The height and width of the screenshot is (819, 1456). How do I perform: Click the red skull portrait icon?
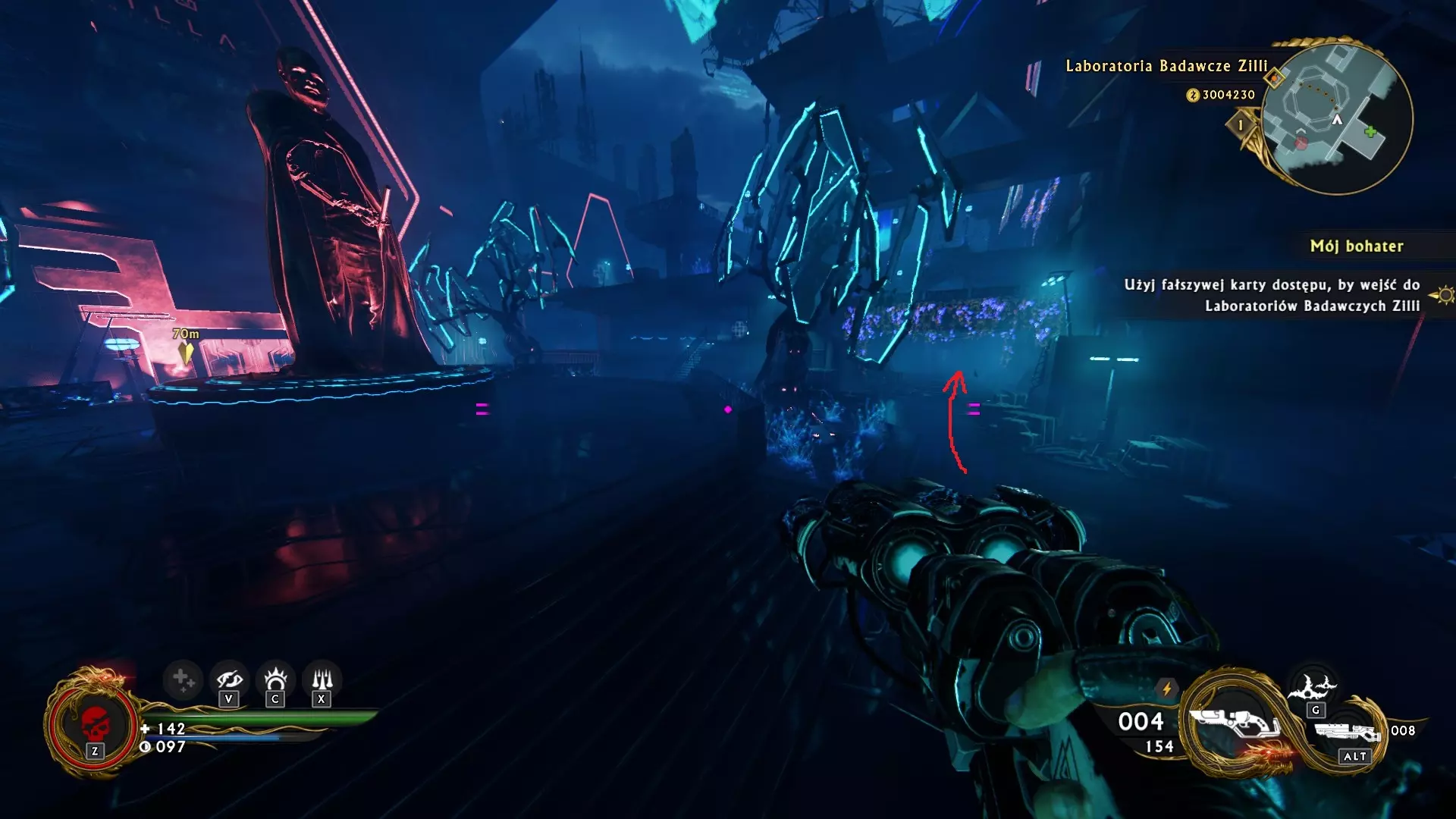click(95, 724)
